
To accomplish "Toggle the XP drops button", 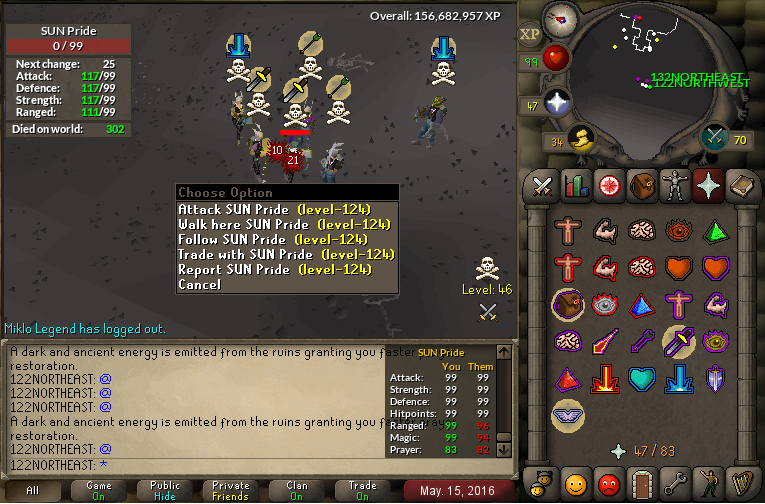I will (x=530, y=34).
